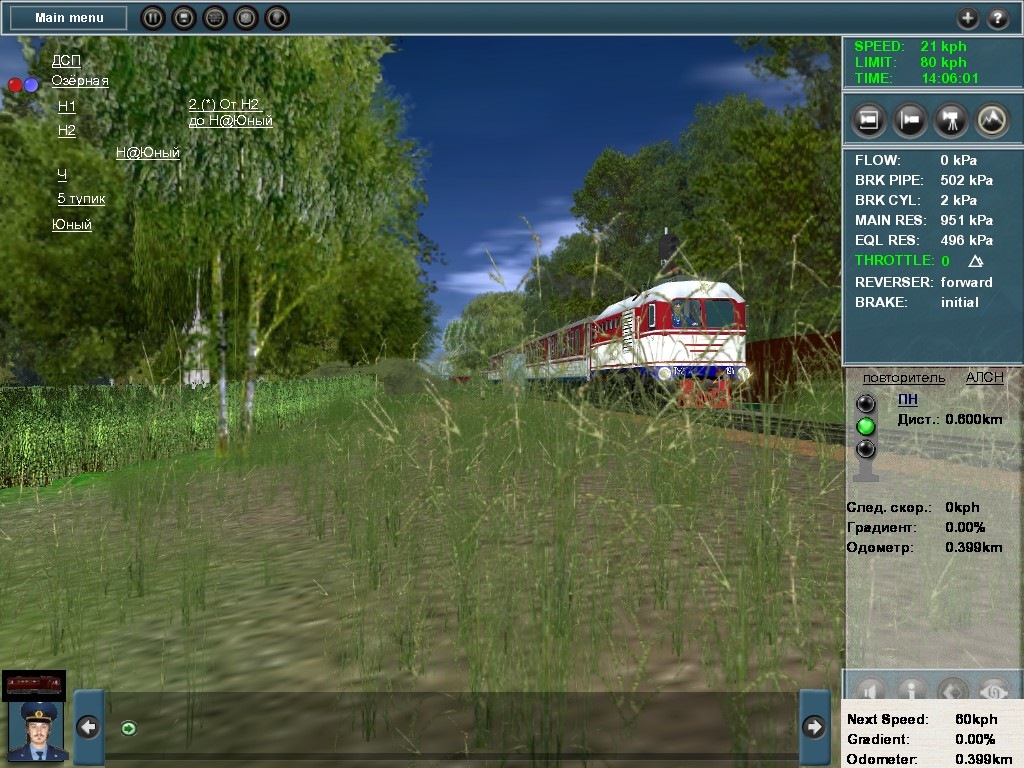Select the route 'От Н2 до Н@Юный'
Image resolution: width=1024 pixels, height=768 pixels.
pyautogui.click(x=230, y=113)
